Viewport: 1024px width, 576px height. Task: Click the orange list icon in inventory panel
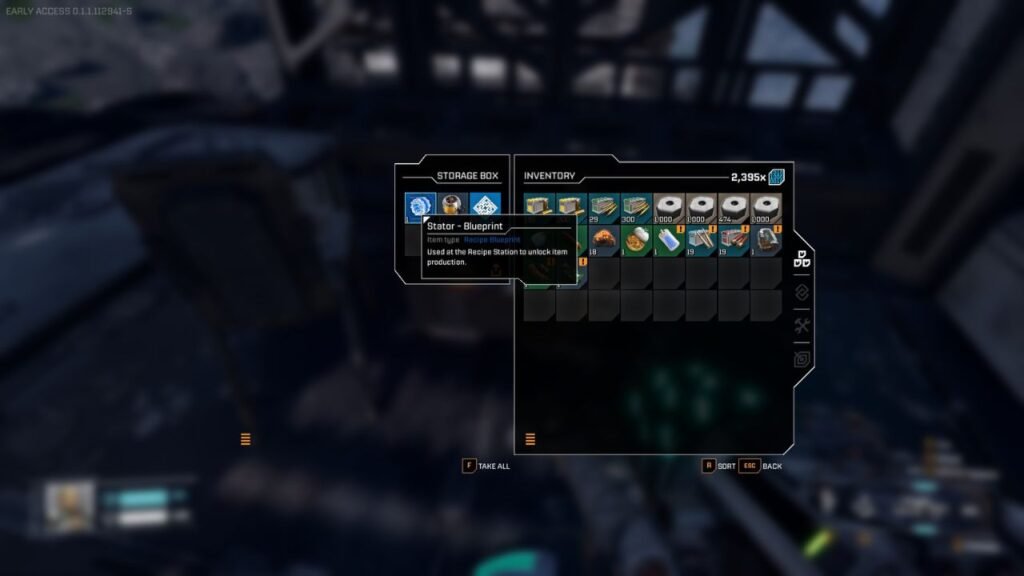point(530,439)
